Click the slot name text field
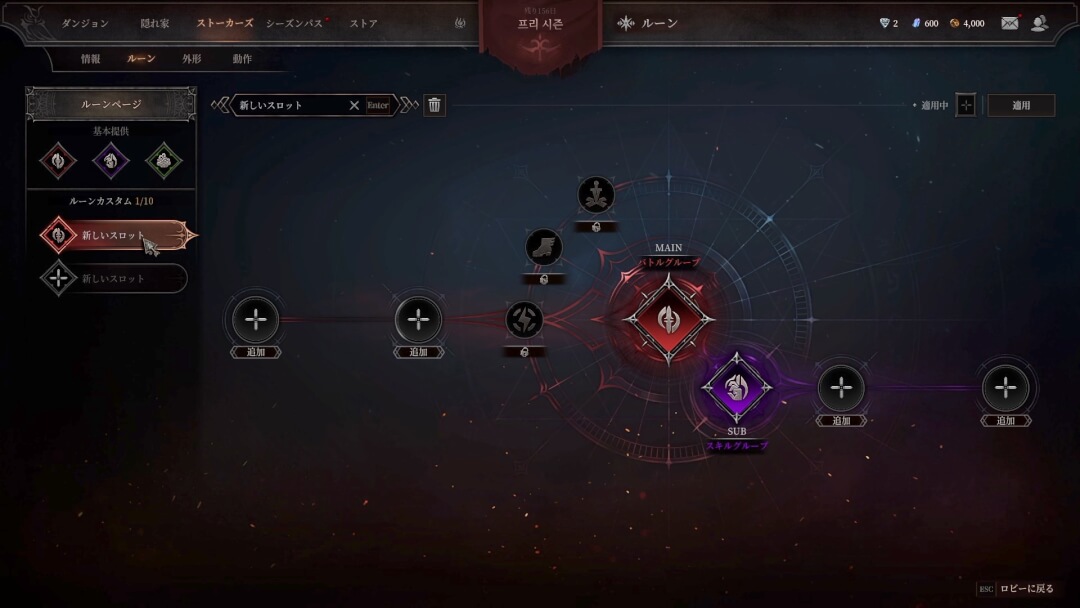 click(x=290, y=105)
